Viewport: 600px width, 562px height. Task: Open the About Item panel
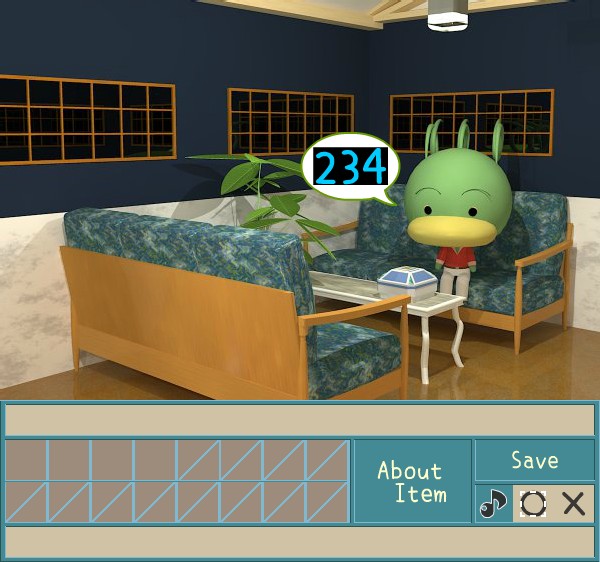412,481
